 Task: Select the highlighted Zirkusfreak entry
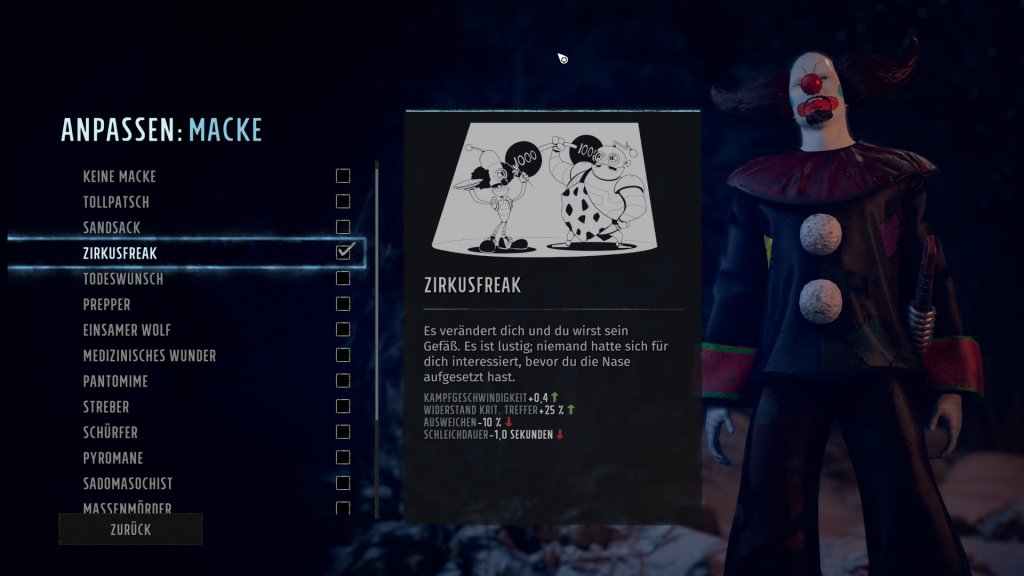click(120, 253)
